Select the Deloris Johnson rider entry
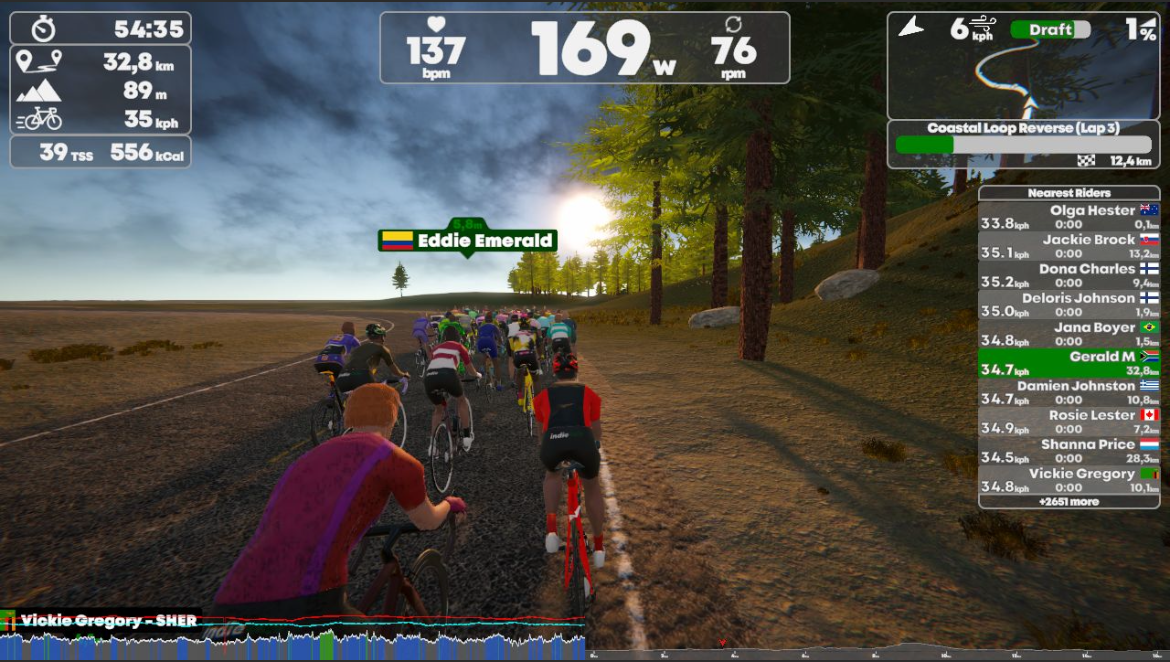Viewport: 1170px width, 662px height. [1068, 304]
